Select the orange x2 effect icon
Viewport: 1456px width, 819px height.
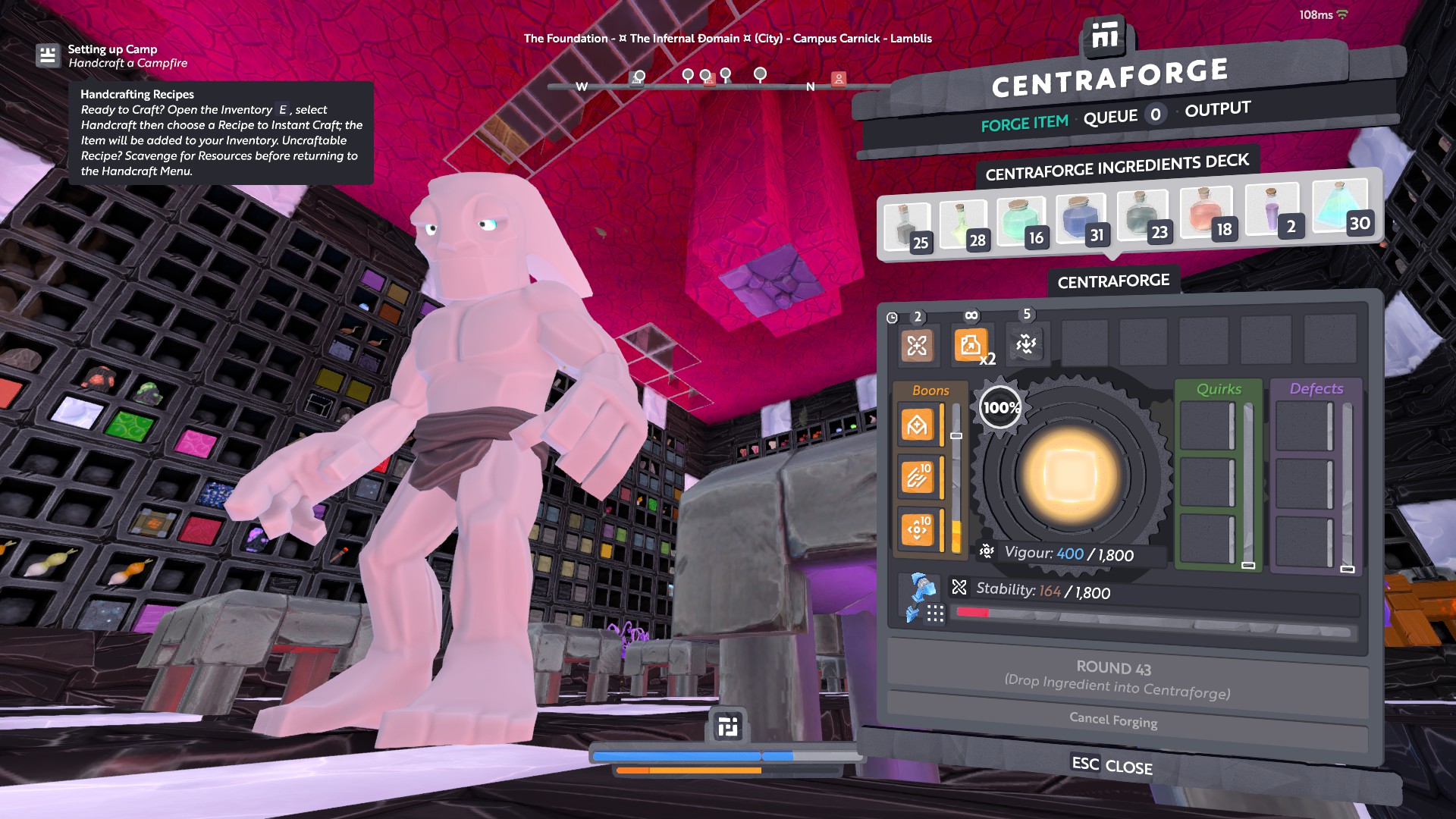tap(971, 346)
